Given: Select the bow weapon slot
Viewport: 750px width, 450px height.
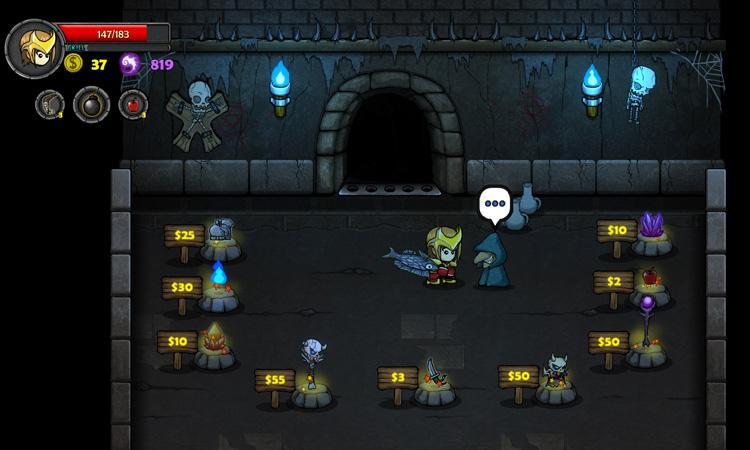Looking at the screenshot, I should click(50, 104).
